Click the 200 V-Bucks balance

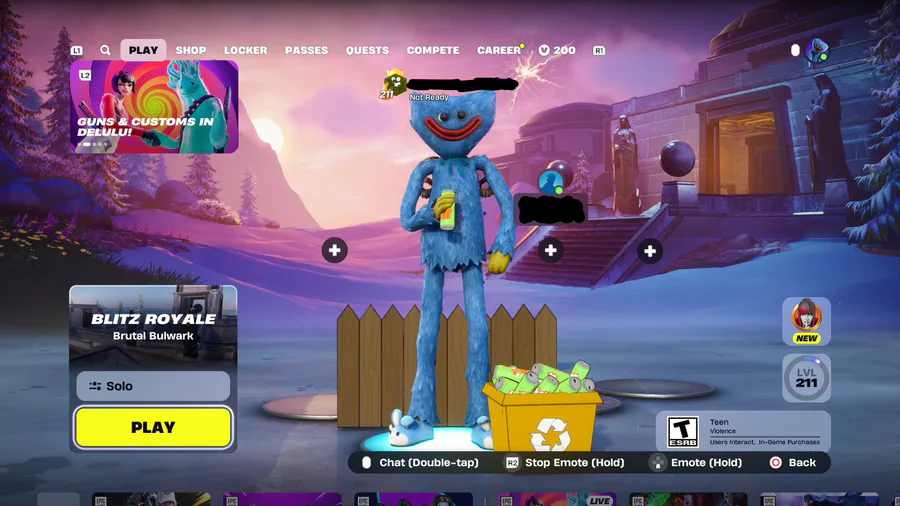click(558, 50)
